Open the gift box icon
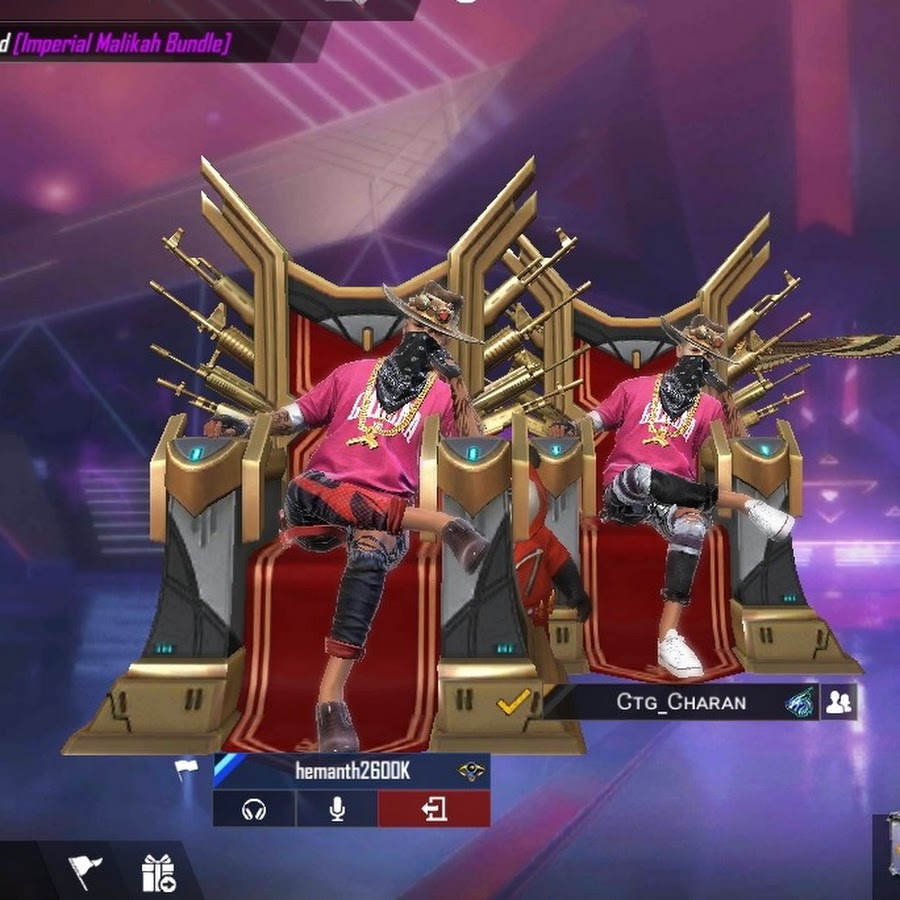The image size is (900, 900). pyautogui.click(x=158, y=873)
